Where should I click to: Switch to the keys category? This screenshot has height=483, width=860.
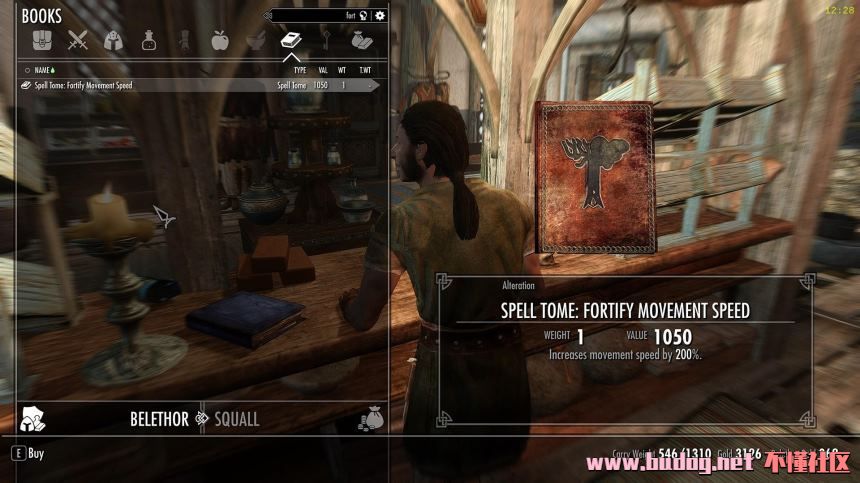(x=326, y=41)
